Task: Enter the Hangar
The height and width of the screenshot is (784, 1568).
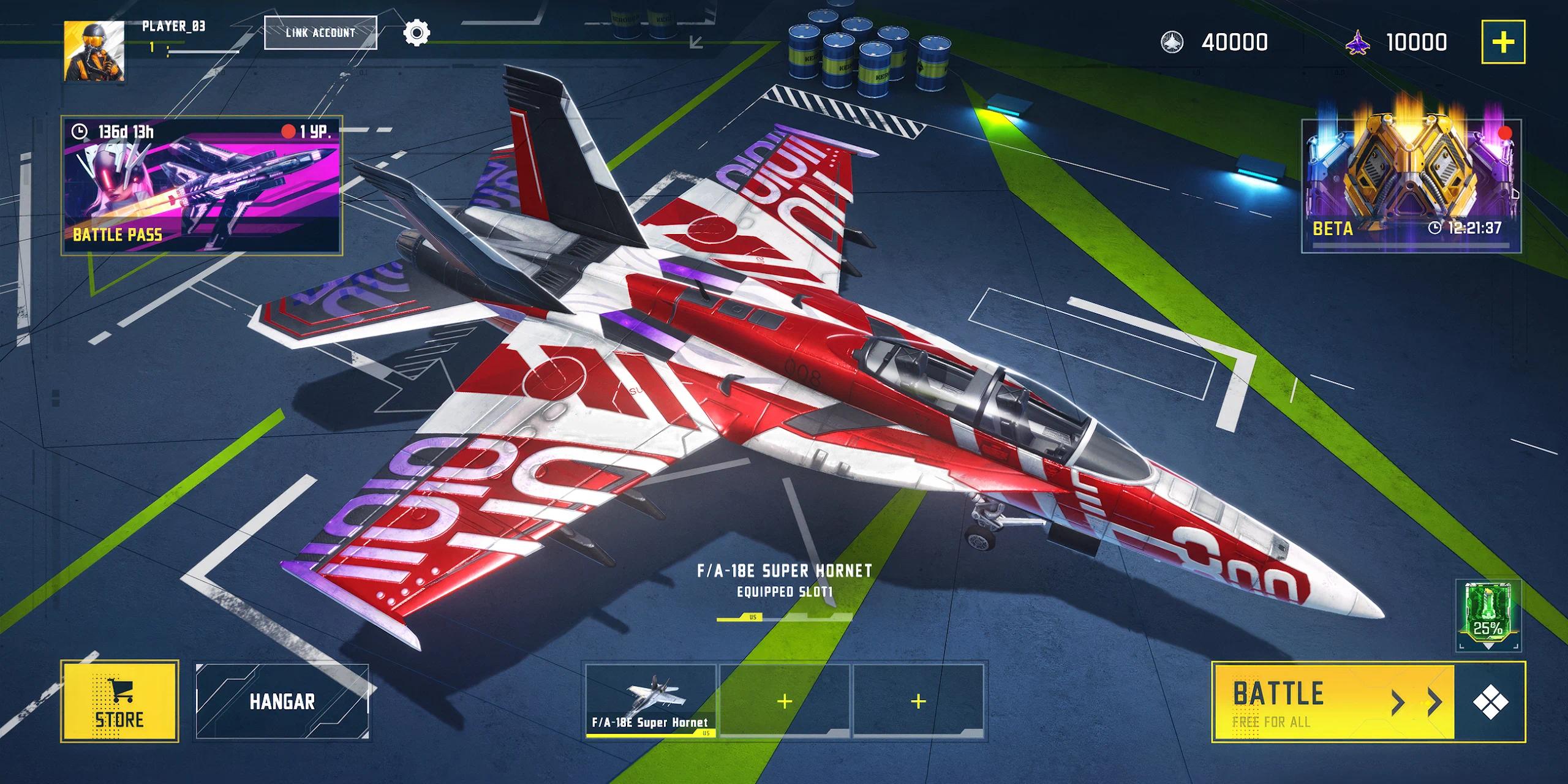Action: coord(282,702)
